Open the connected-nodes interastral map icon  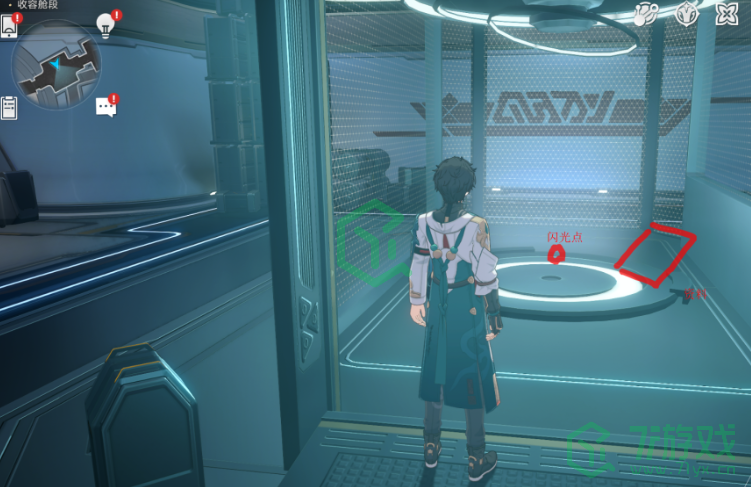647,15
